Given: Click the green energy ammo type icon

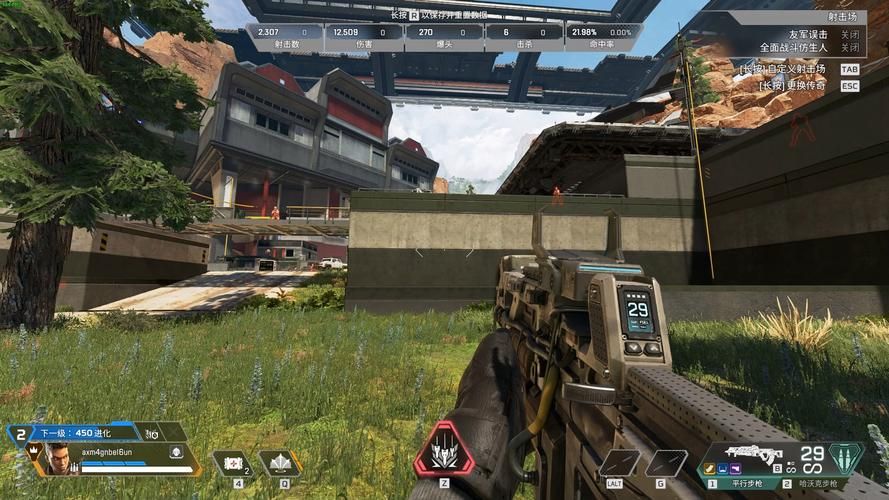Looking at the screenshot, I should tap(845, 459).
